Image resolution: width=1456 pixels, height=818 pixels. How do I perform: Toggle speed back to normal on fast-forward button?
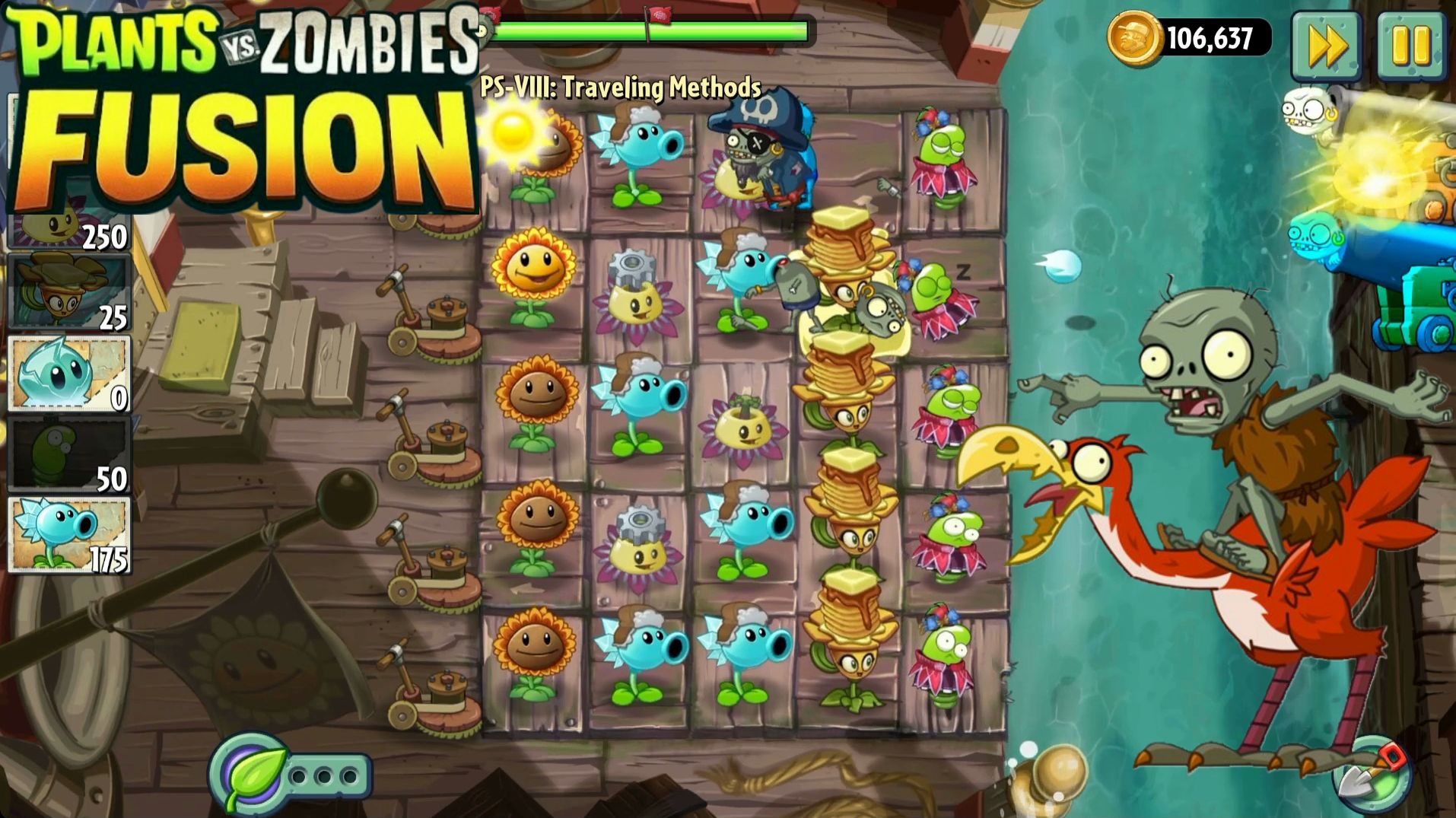point(1326,46)
